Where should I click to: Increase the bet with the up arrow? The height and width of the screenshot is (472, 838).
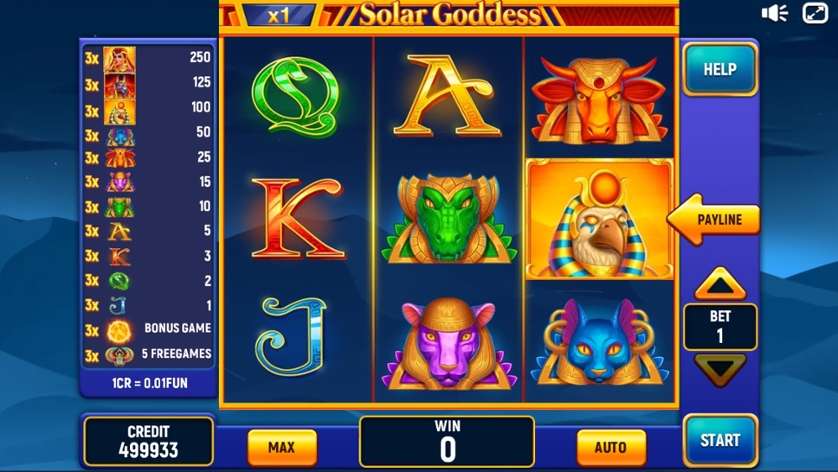click(720, 286)
